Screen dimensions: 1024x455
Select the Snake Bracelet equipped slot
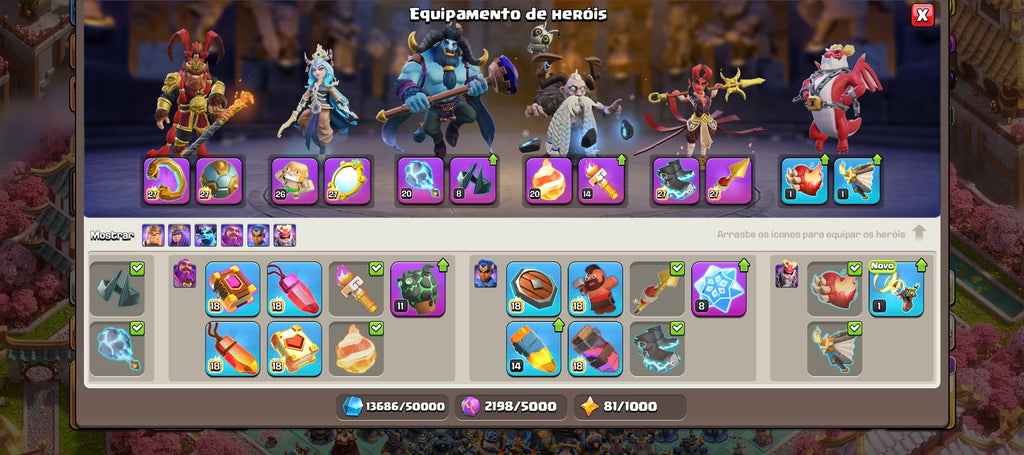point(167,181)
